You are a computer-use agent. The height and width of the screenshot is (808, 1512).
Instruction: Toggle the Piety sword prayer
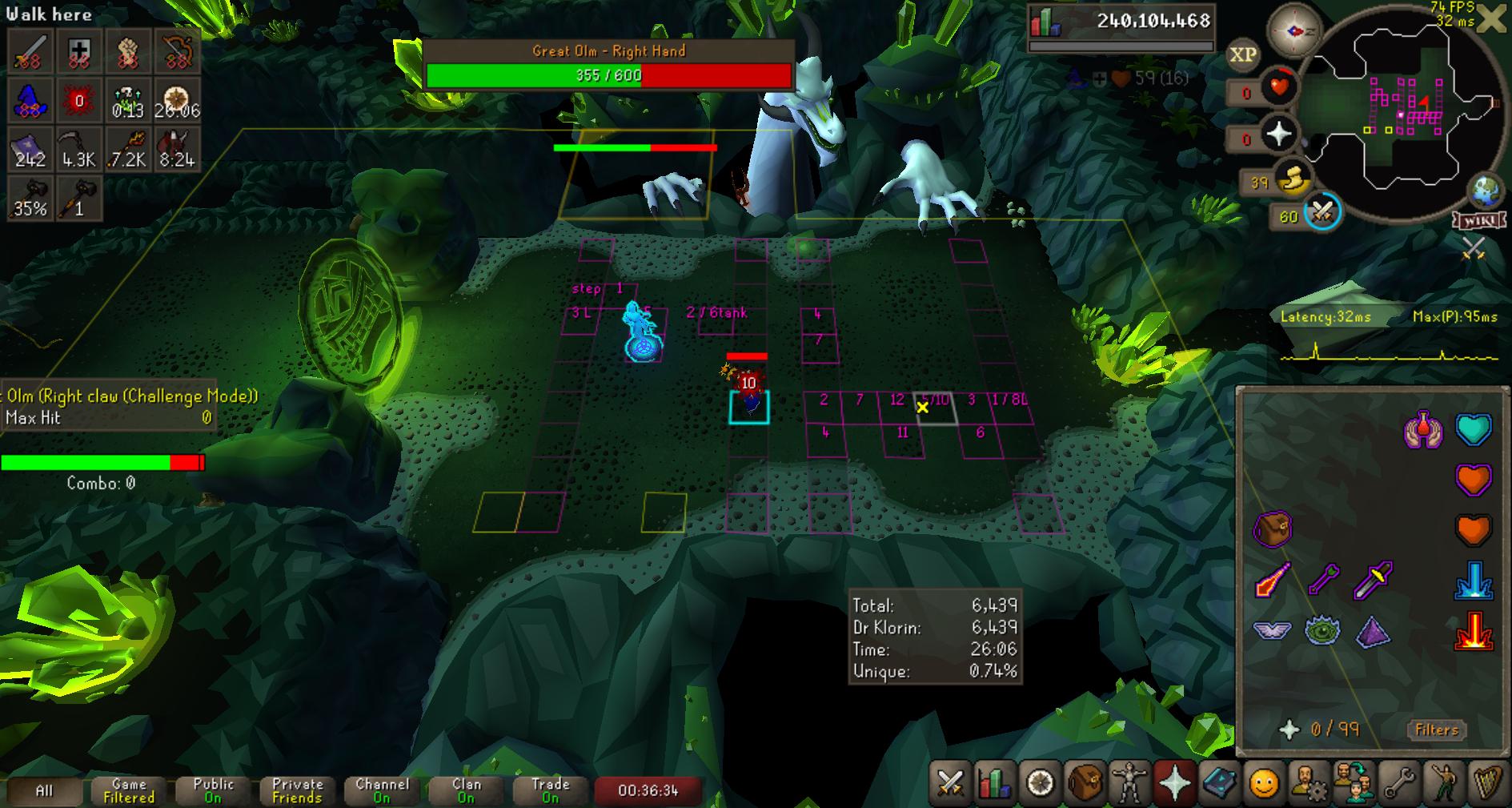point(1373,580)
